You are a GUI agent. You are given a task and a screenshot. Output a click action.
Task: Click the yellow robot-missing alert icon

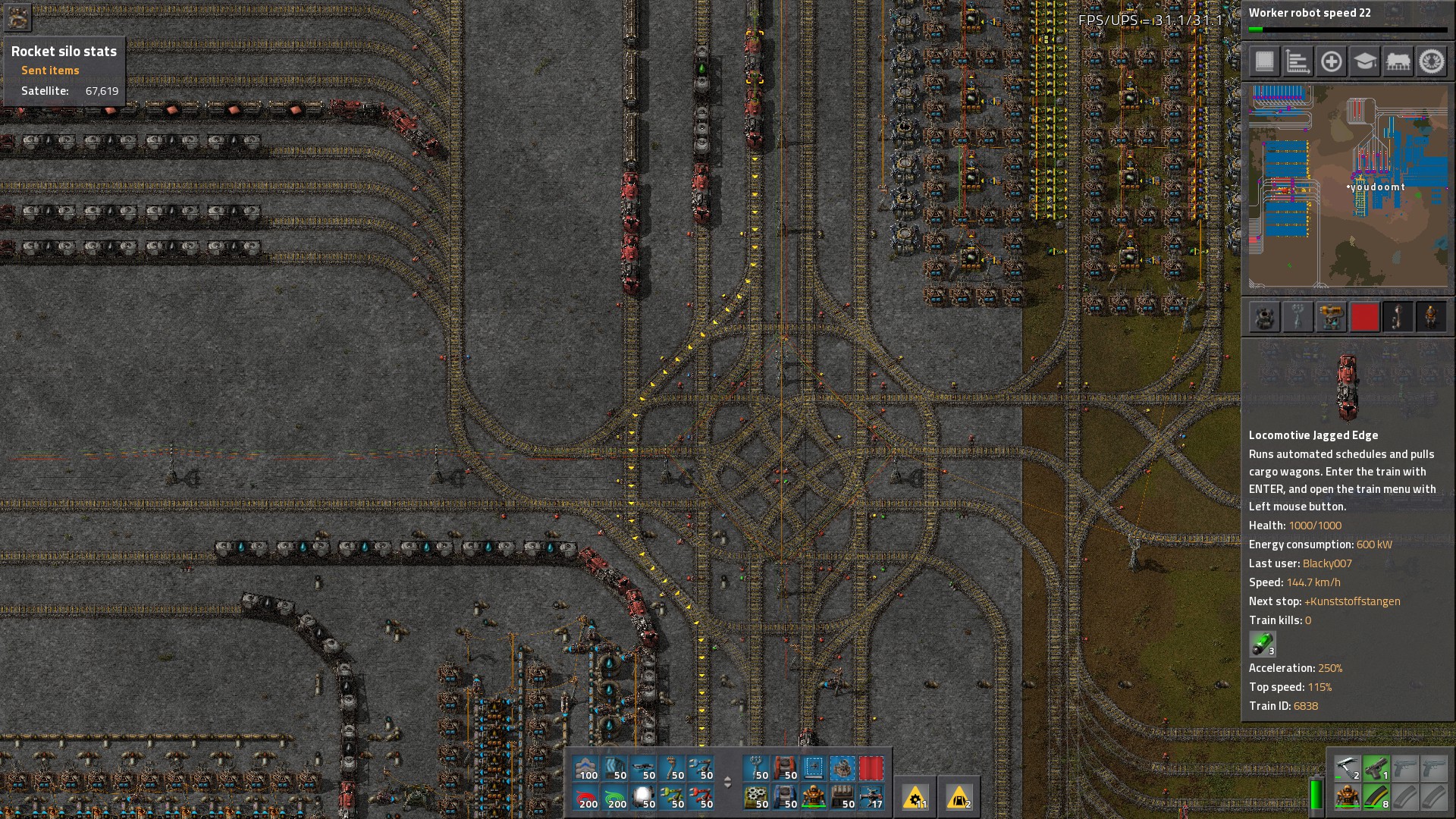click(959, 797)
